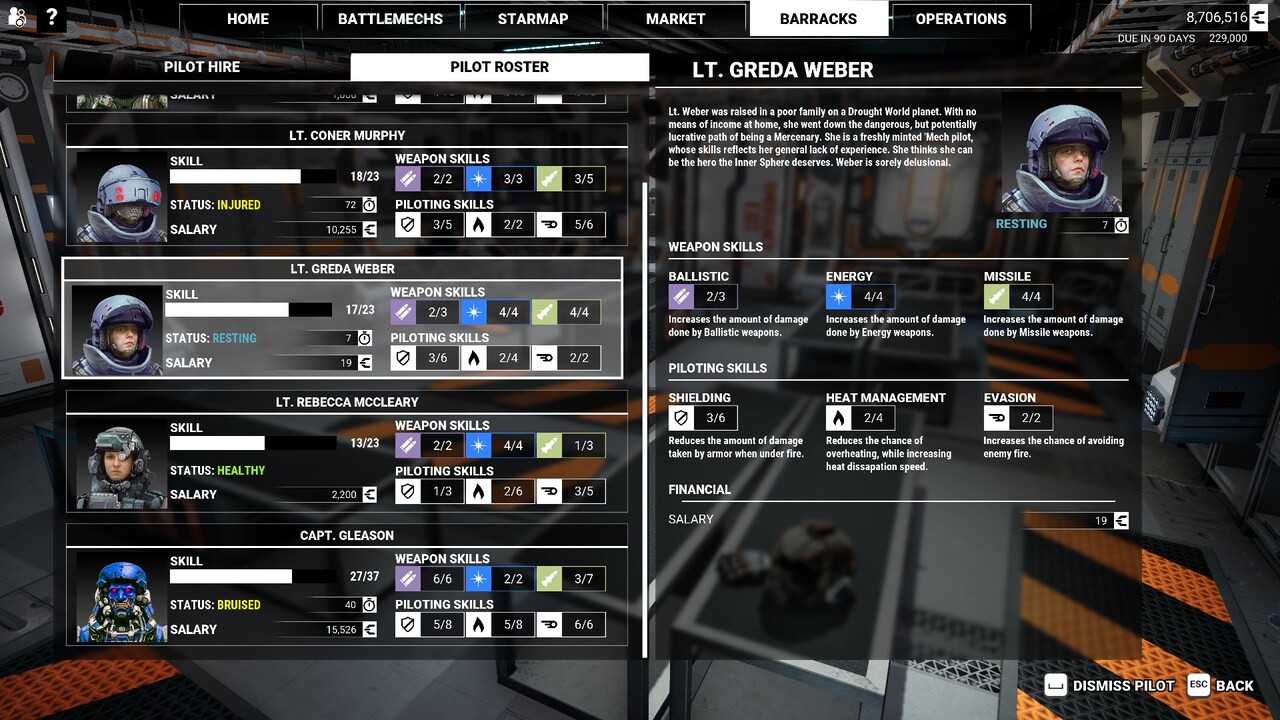Screen dimensions: 1280x720
Task: Open the Starmap tab
Action: (x=533, y=19)
